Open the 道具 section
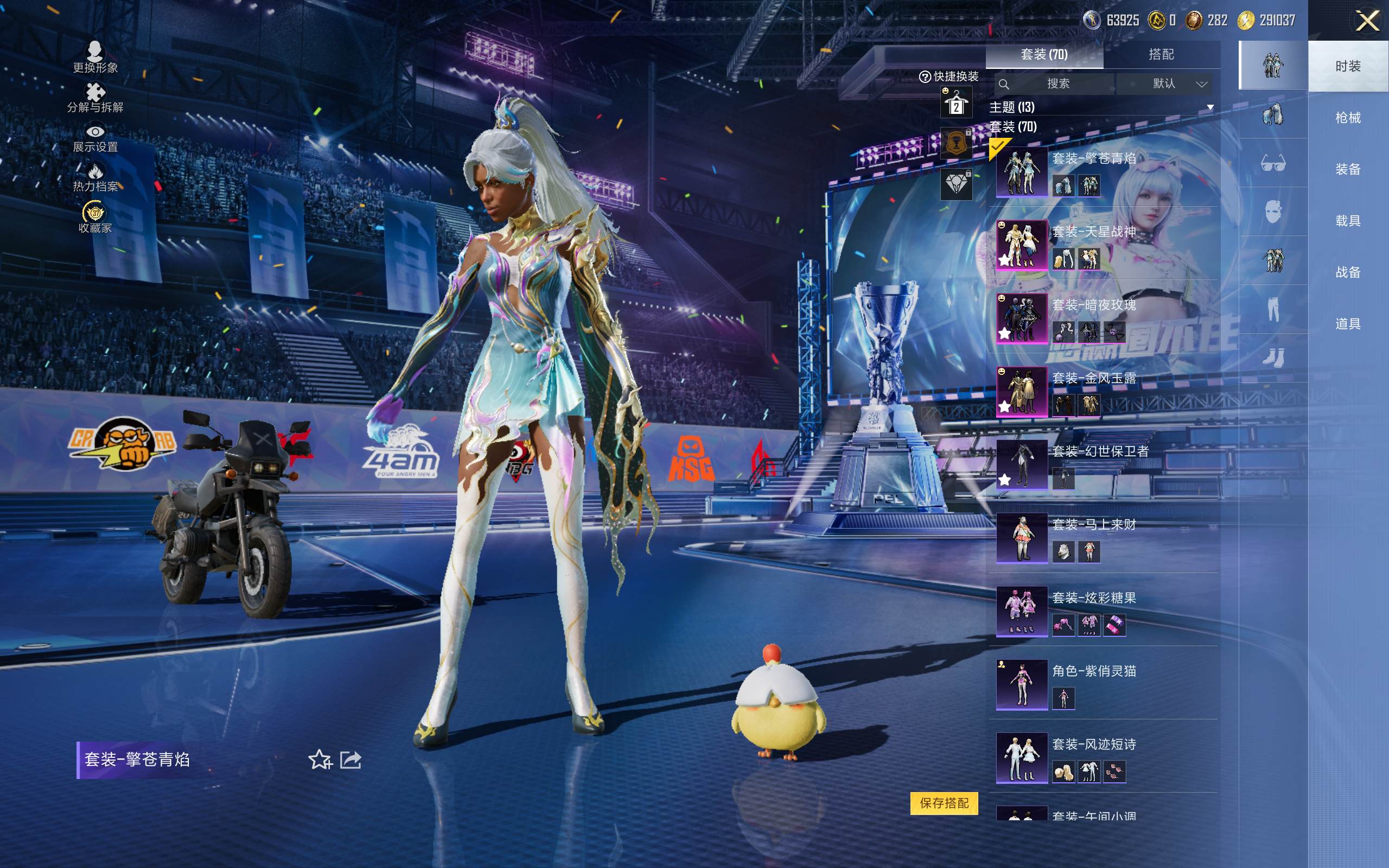1389x868 pixels. [x=1347, y=324]
